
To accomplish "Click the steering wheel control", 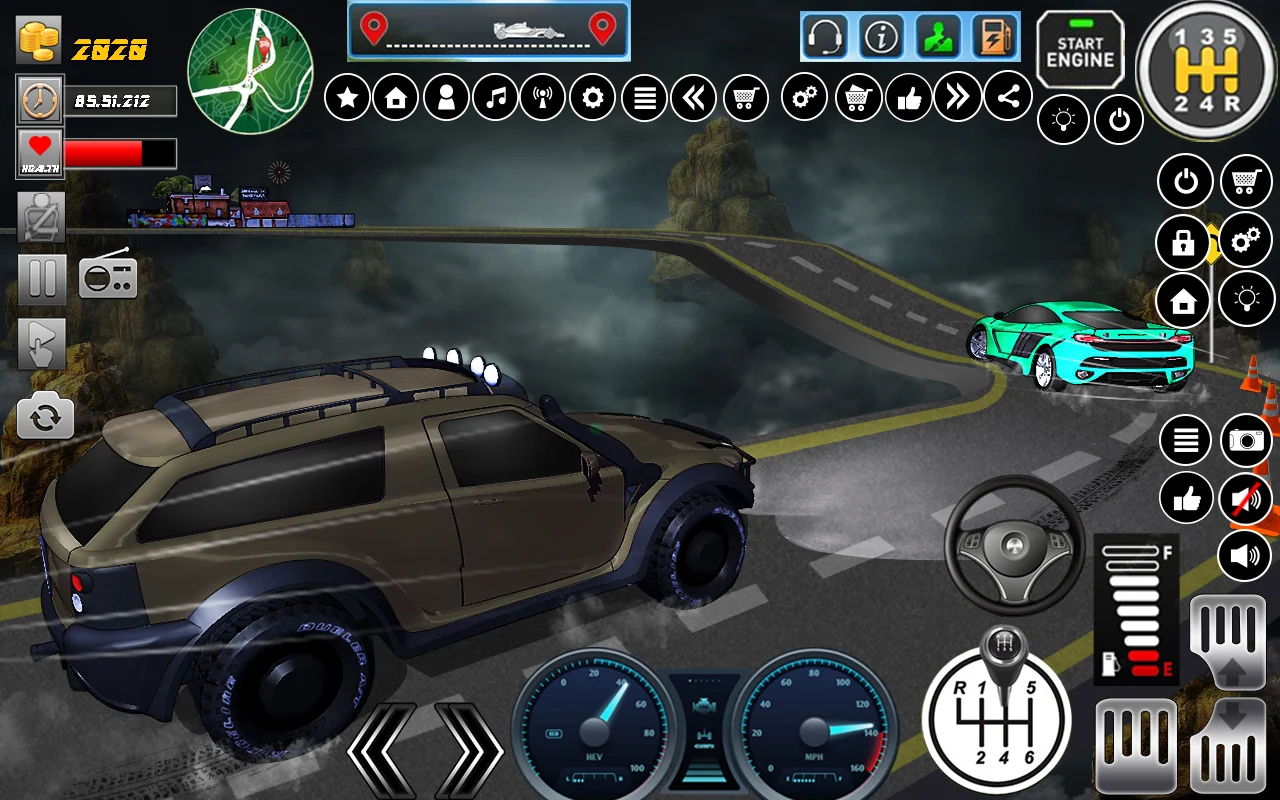I will (1014, 545).
